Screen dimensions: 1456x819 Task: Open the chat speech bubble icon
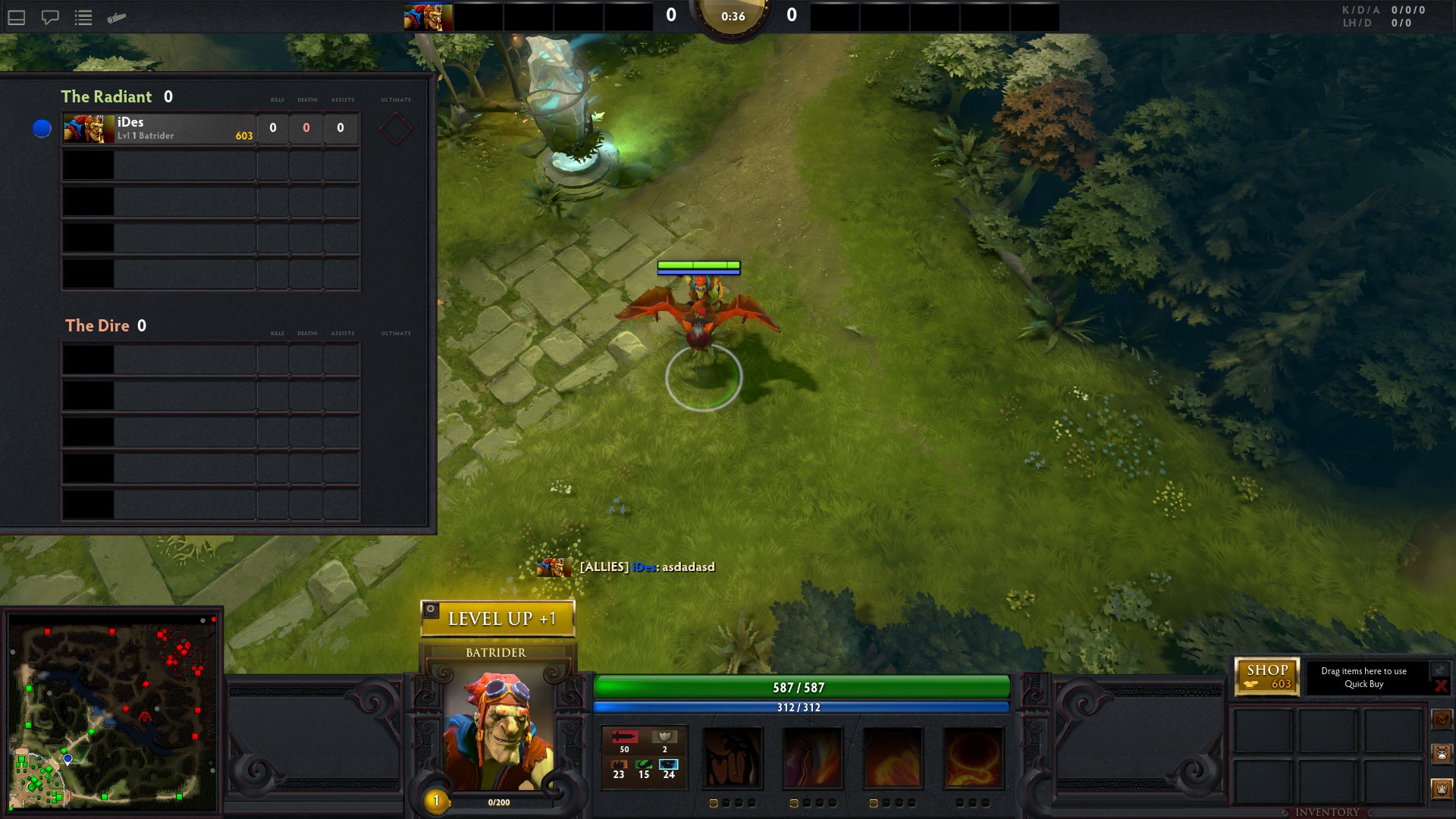(x=50, y=17)
